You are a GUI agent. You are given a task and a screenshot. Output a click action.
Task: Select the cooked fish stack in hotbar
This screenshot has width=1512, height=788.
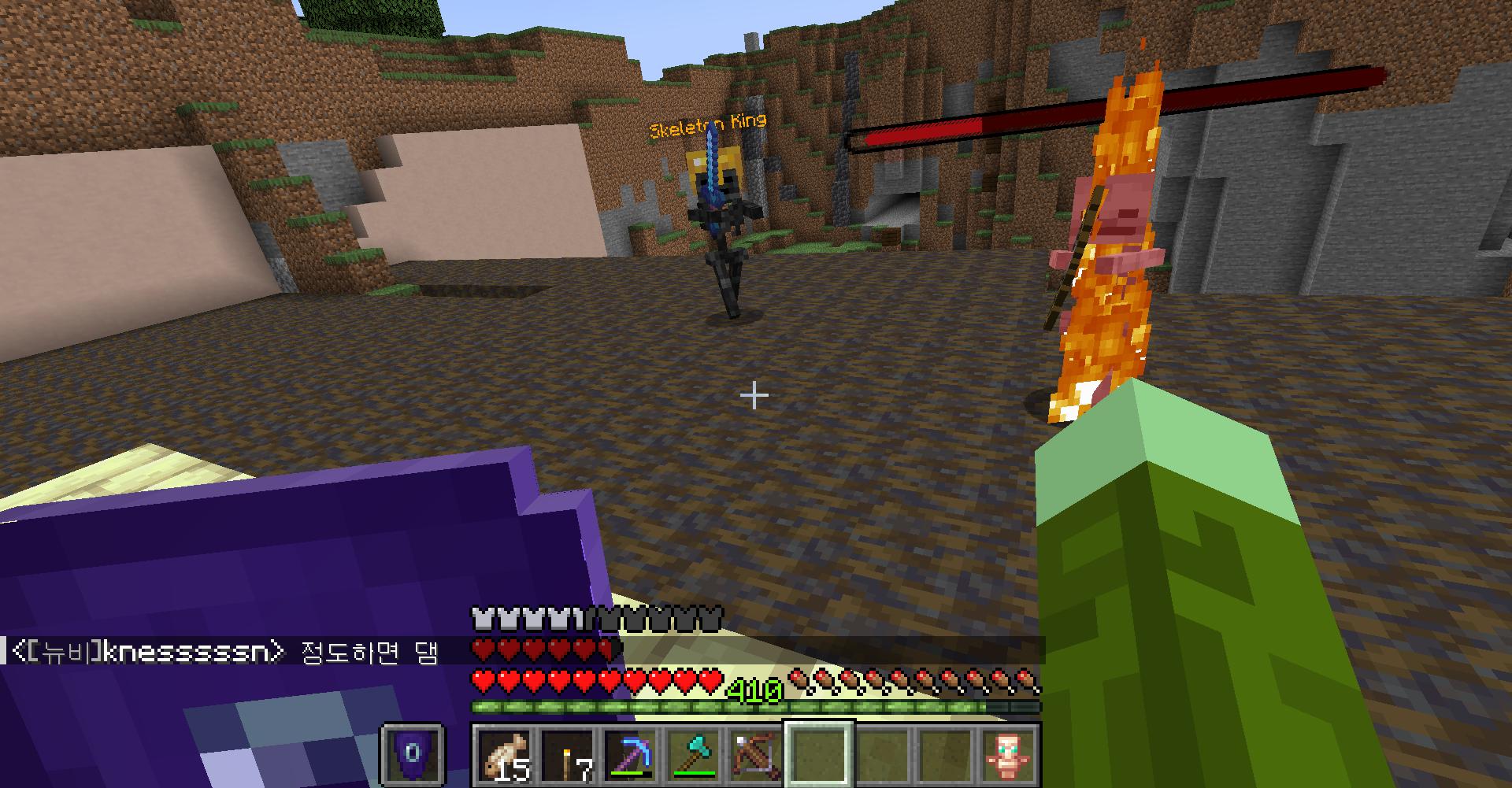click(505, 755)
